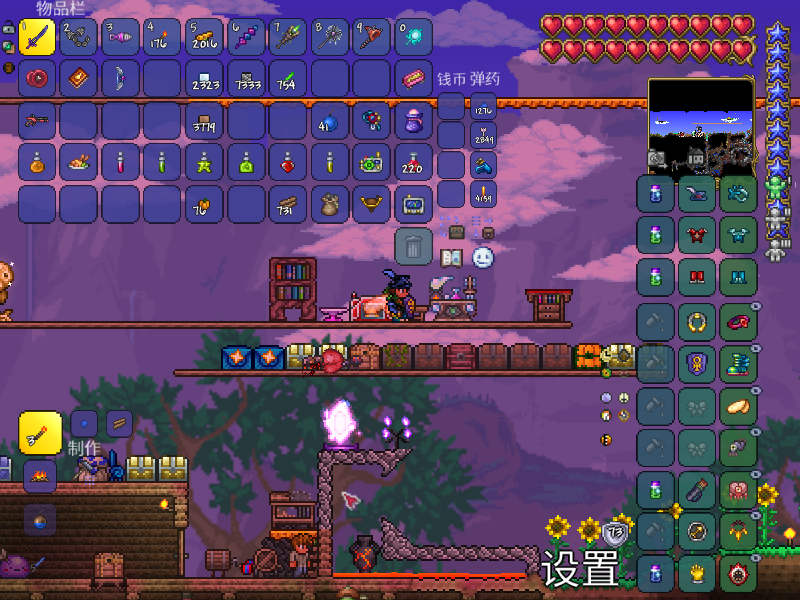
Task: Select the yellow glove accessory slot
Action: point(697,573)
